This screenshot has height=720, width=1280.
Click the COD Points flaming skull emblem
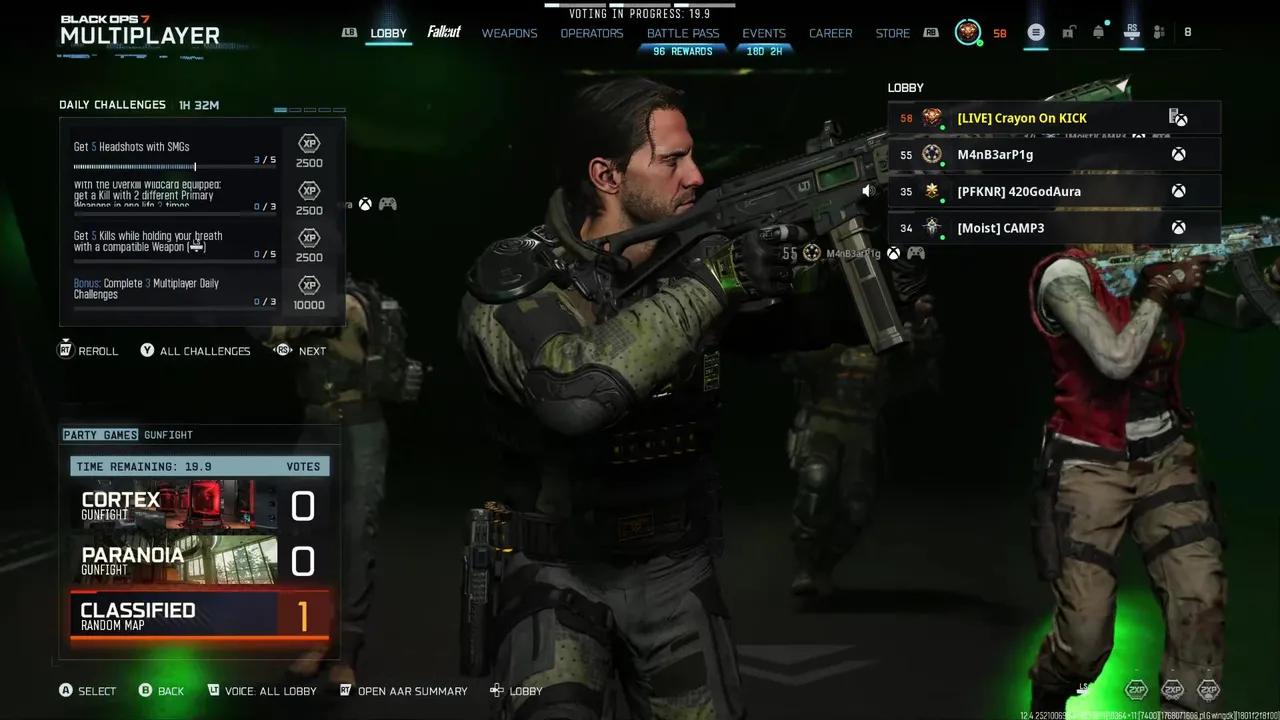tap(966, 32)
